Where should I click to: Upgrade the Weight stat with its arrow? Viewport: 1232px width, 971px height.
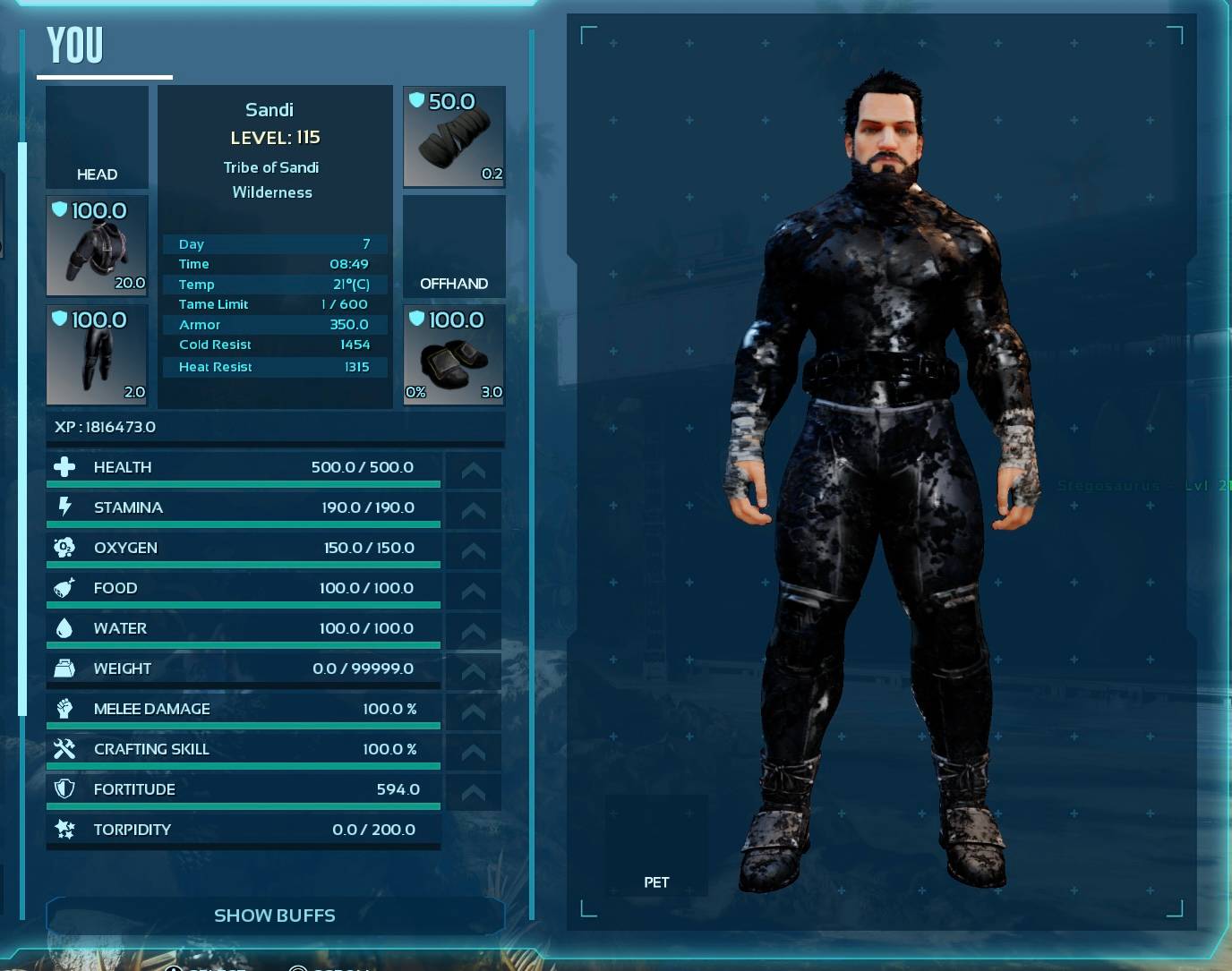click(473, 671)
